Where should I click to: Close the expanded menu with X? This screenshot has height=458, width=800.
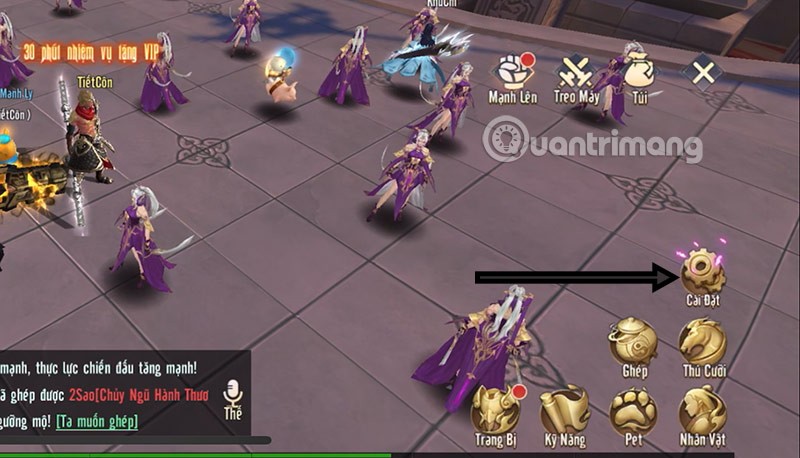coord(705,72)
